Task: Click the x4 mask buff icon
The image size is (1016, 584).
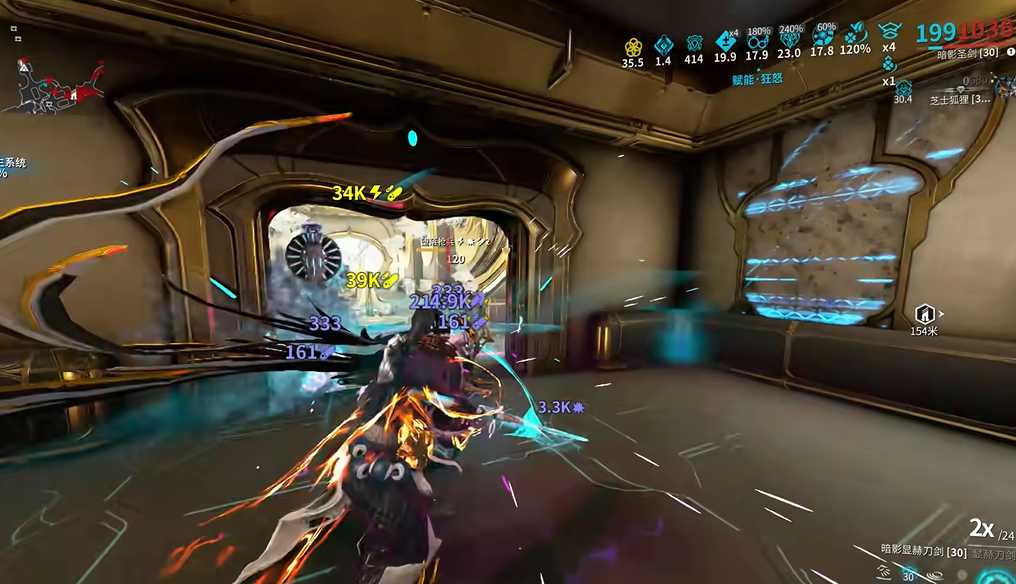Action: [888, 31]
